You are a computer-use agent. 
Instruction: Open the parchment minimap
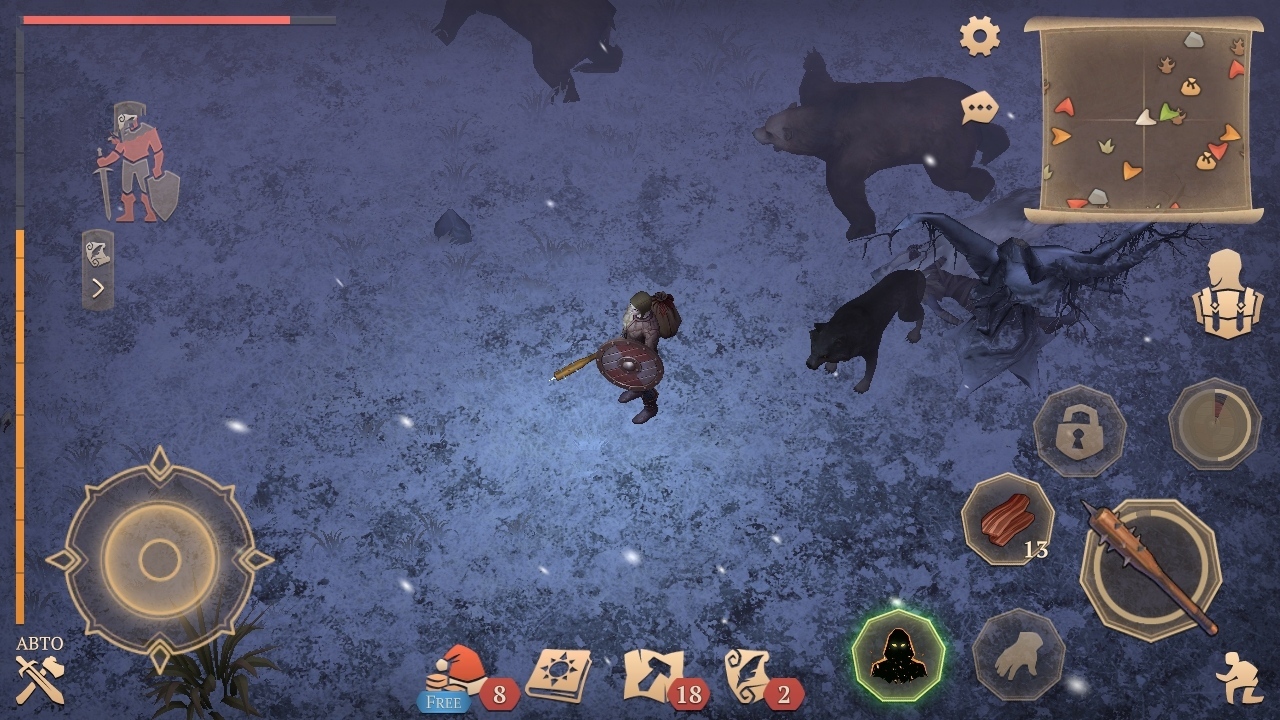click(x=1144, y=118)
